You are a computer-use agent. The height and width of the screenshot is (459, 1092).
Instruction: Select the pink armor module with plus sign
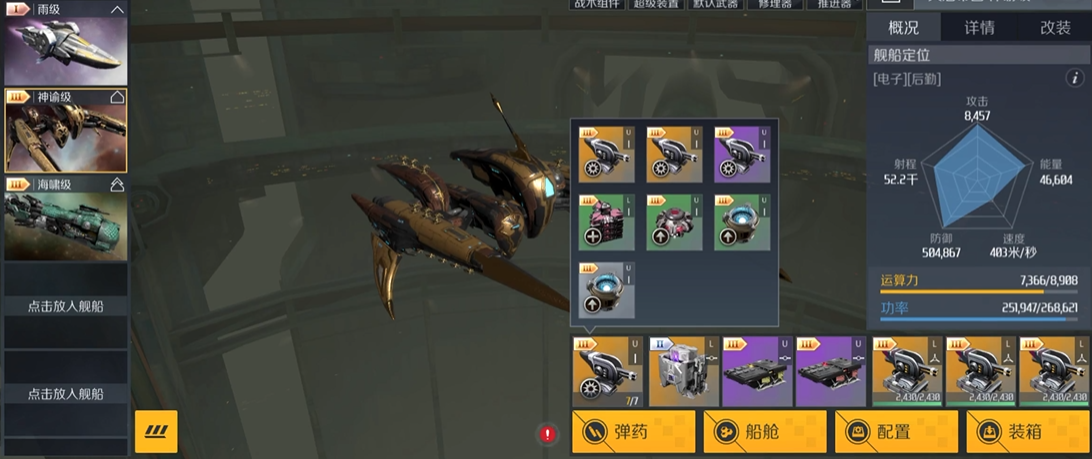click(606, 222)
